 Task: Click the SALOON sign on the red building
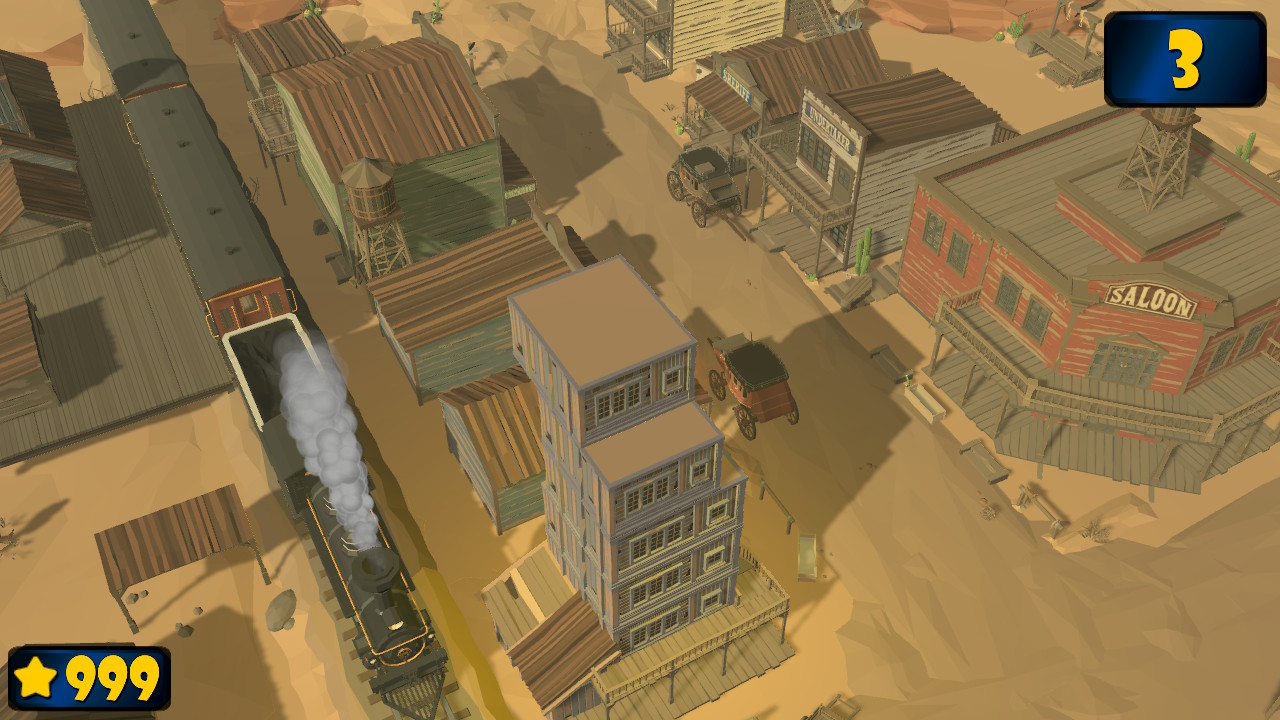tap(1152, 295)
